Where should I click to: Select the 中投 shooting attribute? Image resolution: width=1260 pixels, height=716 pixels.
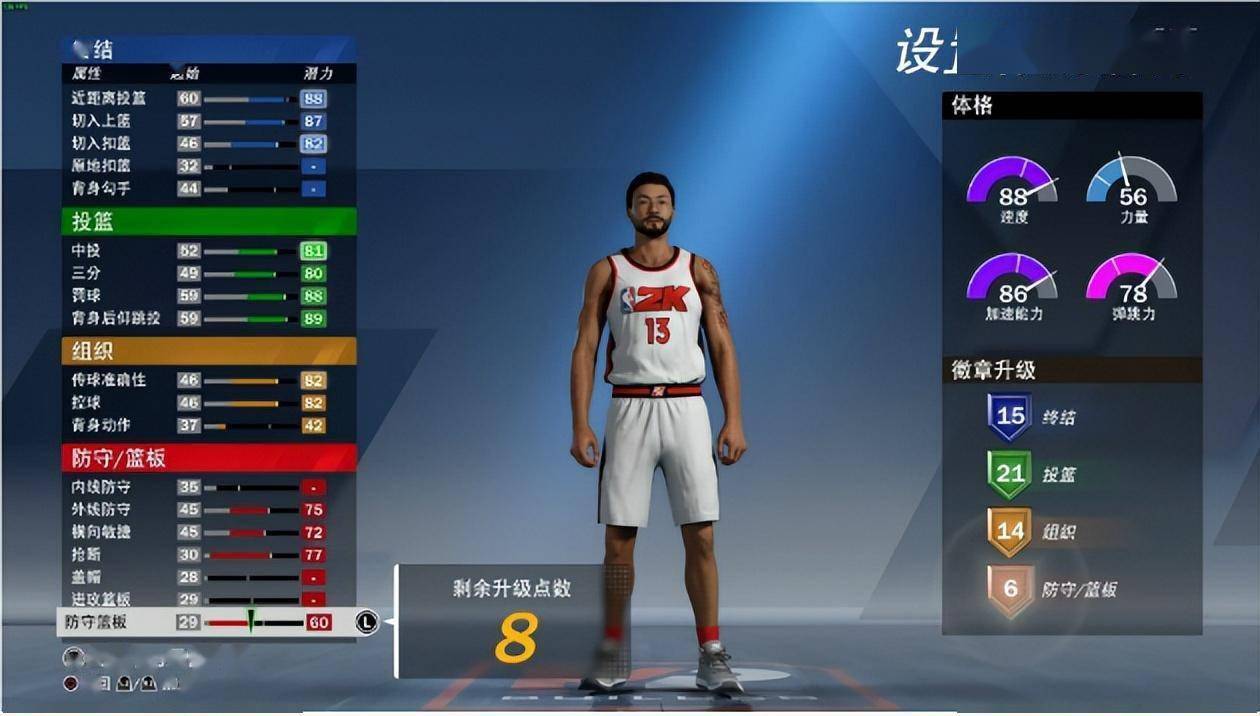coord(200,251)
